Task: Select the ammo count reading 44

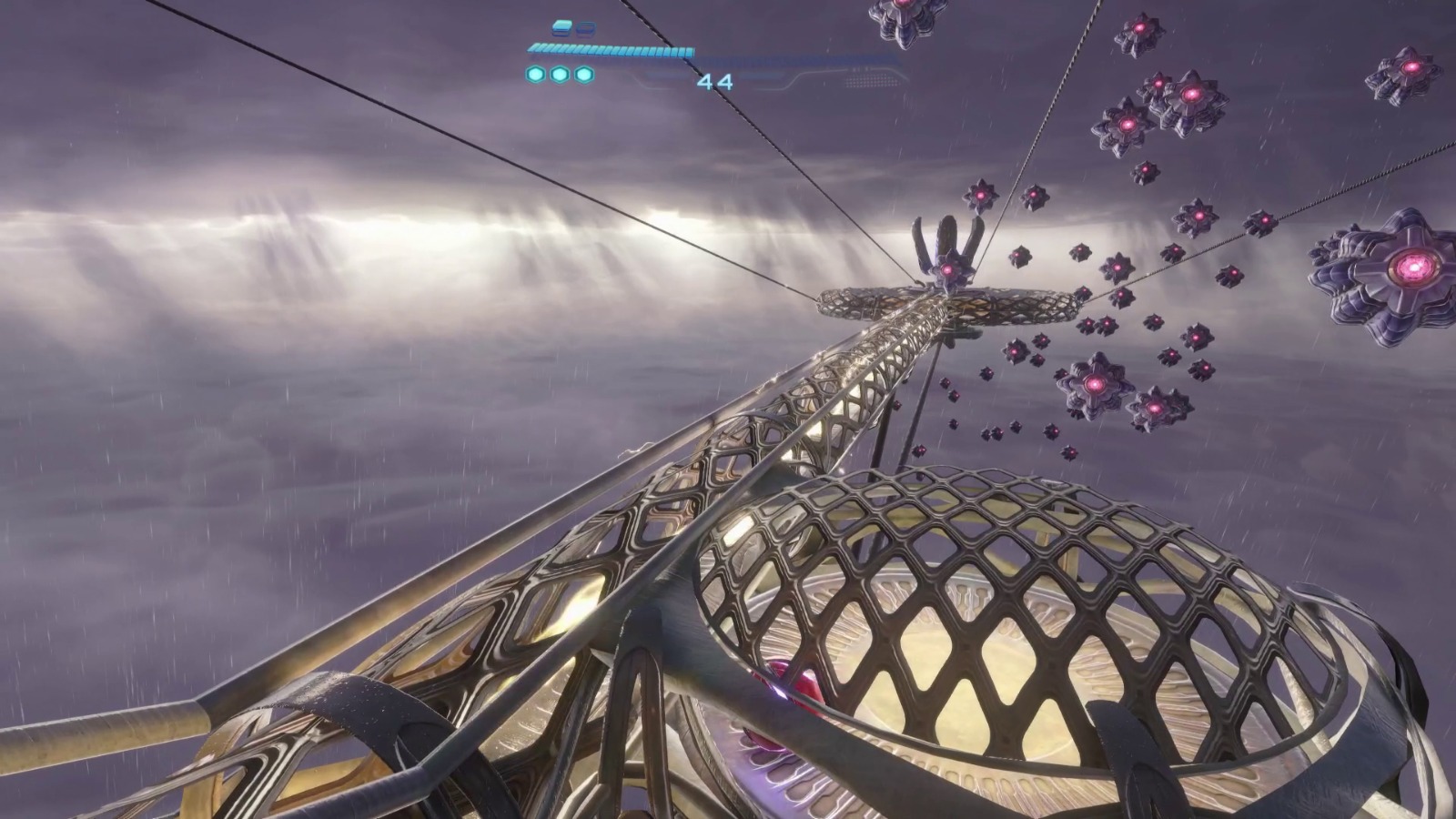Action: pos(714,82)
